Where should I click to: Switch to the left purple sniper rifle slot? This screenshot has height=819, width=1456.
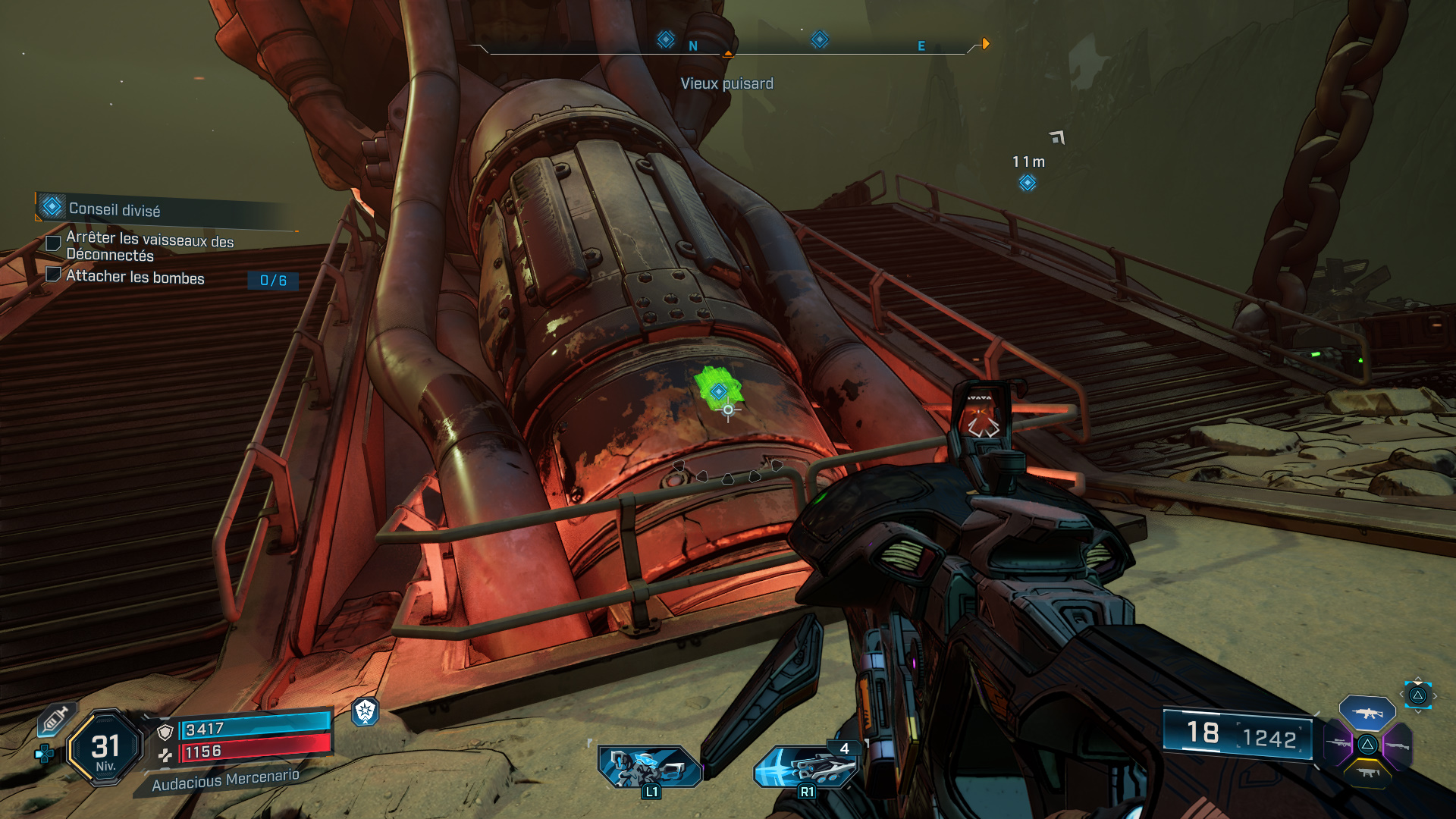pos(1338,745)
